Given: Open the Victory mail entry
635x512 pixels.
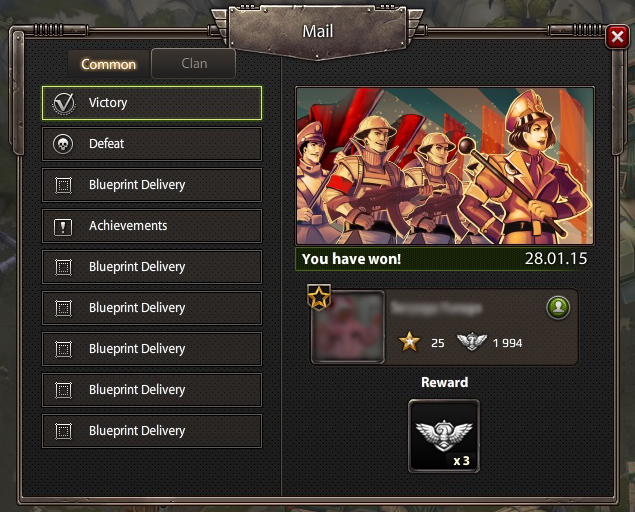Looking at the screenshot, I should click(x=152, y=103).
